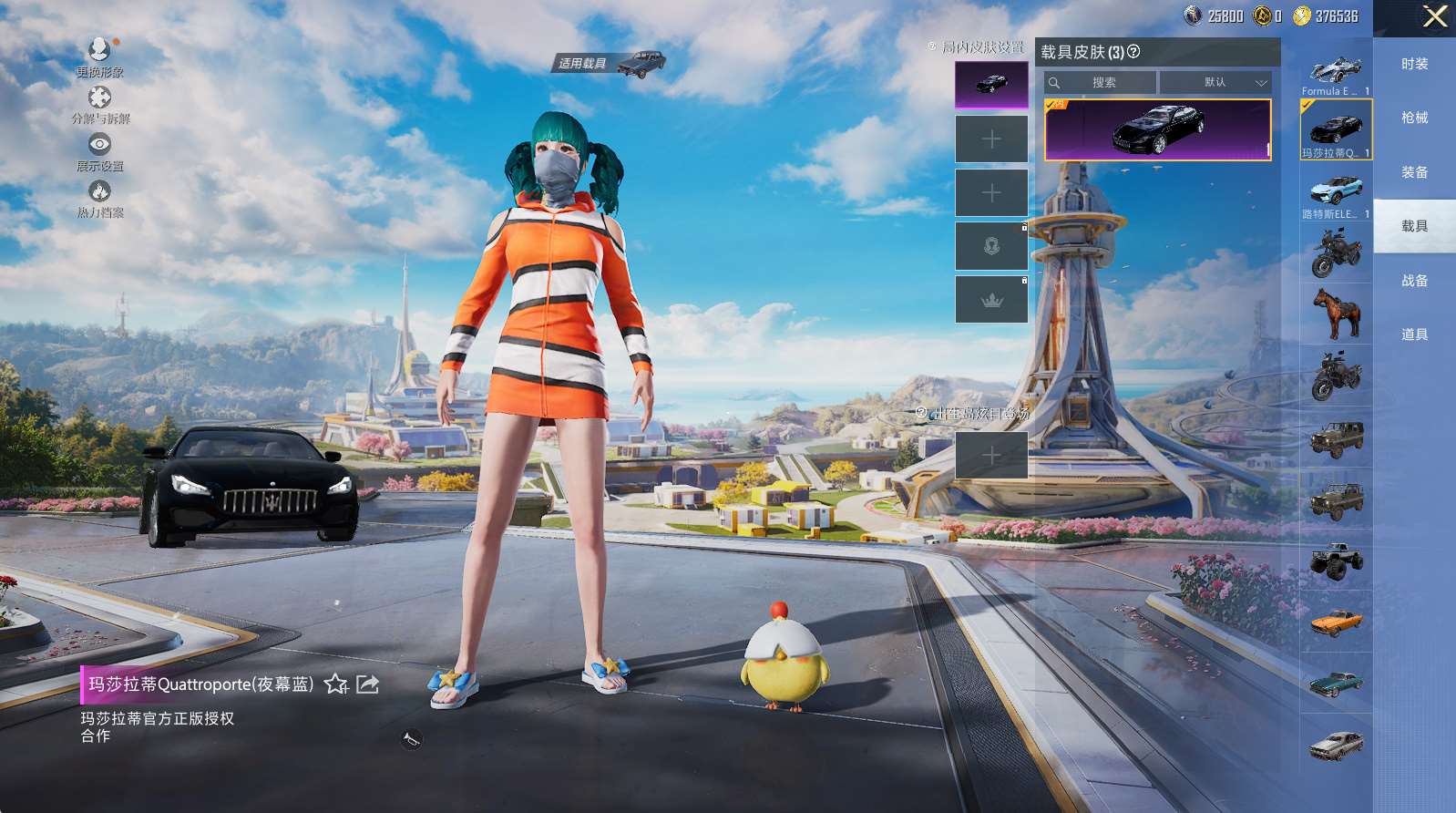Select the Formula E race car thumbnail
The width and height of the screenshot is (1456, 813).
coord(1336,72)
